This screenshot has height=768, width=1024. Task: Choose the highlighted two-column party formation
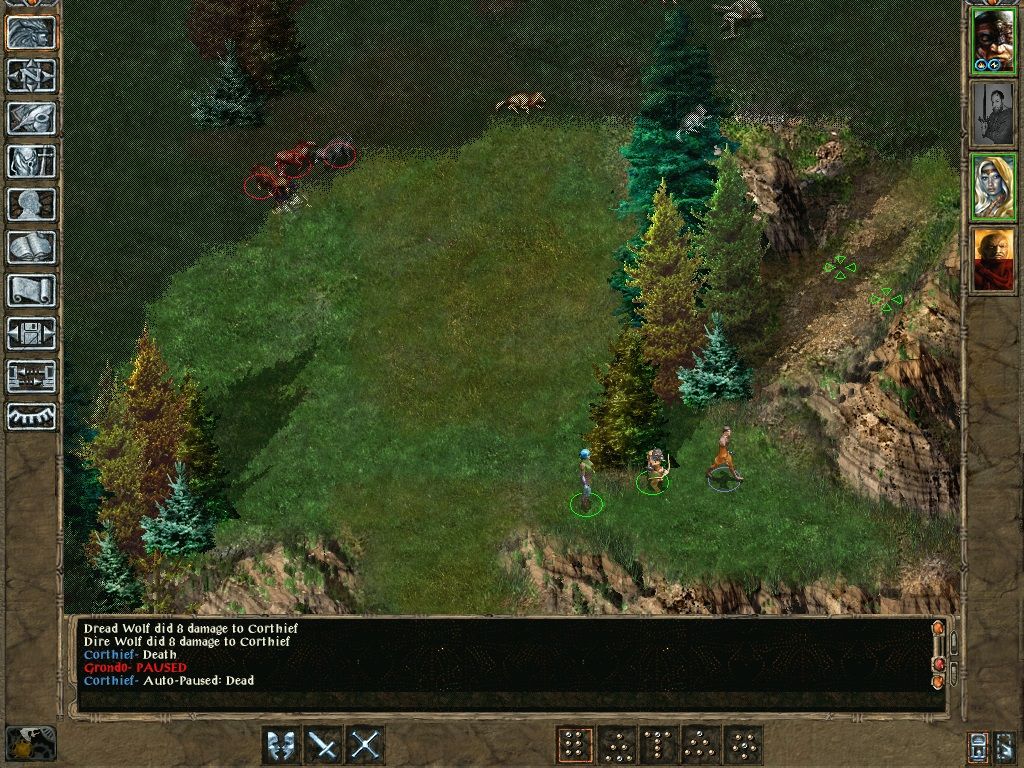574,745
